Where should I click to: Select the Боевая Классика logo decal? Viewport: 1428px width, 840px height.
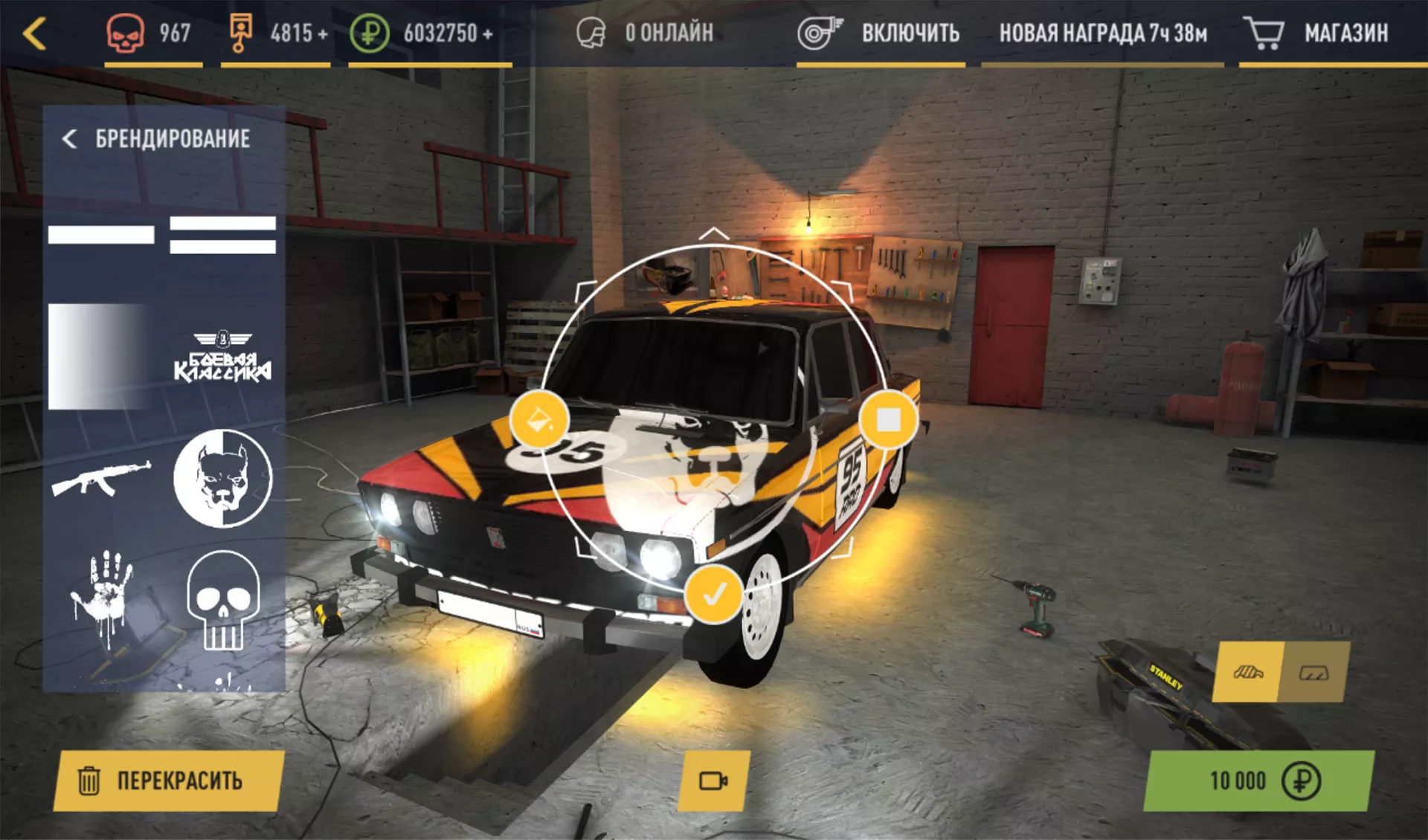[x=222, y=357]
